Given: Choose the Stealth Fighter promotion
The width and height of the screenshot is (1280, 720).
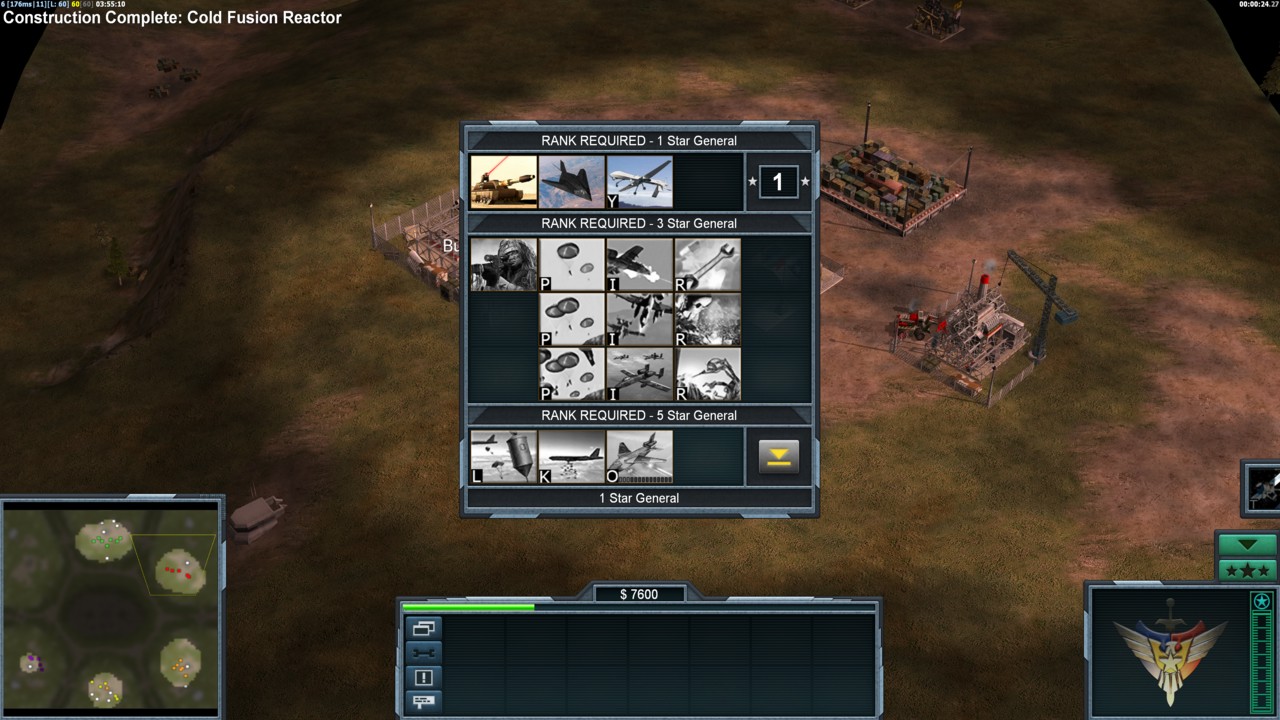Looking at the screenshot, I should coord(571,181).
